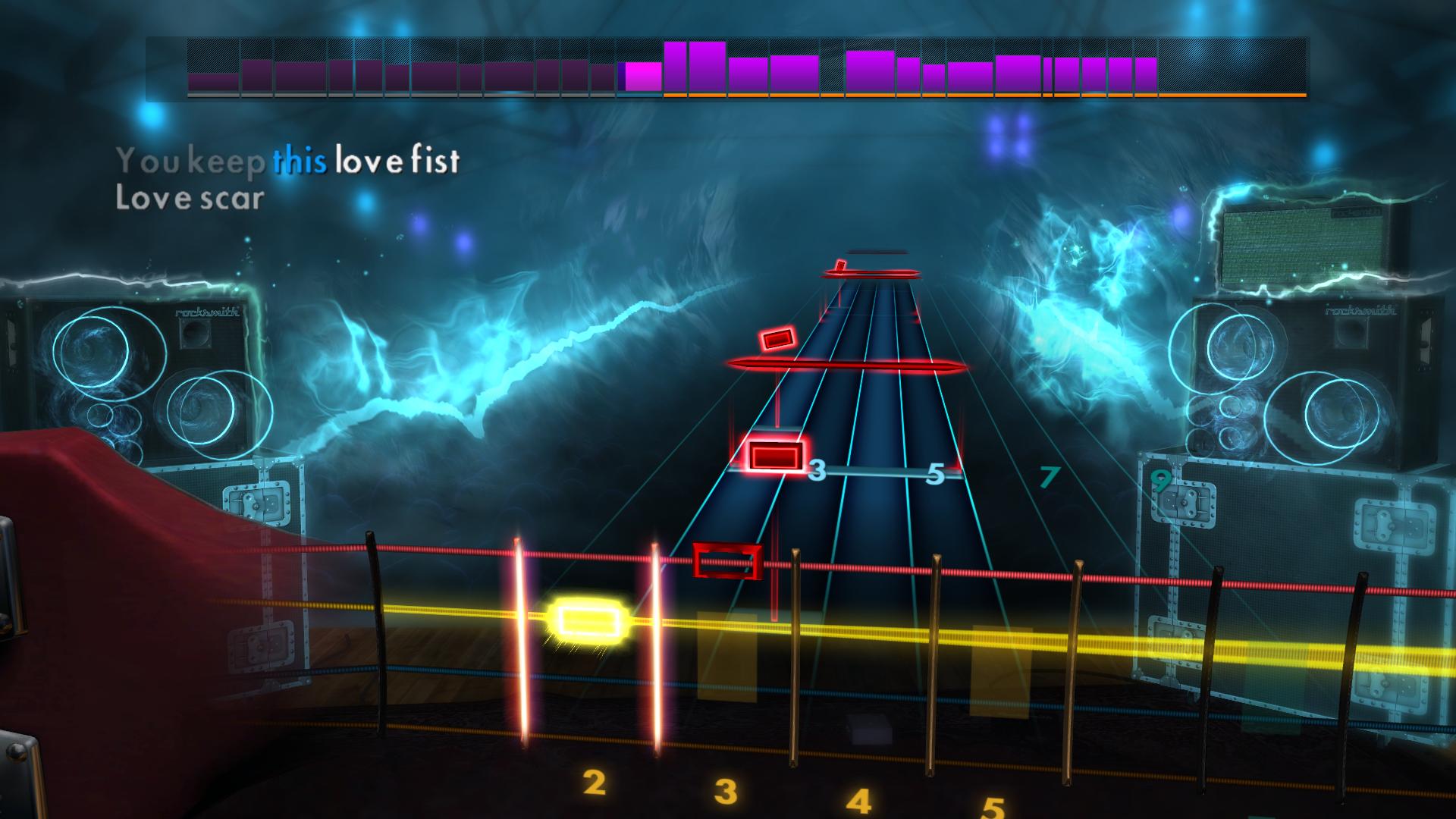Select the lyric line 'Love scar'
The image size is (1456, 819).
pyautogui.click(x=188, y=199)
